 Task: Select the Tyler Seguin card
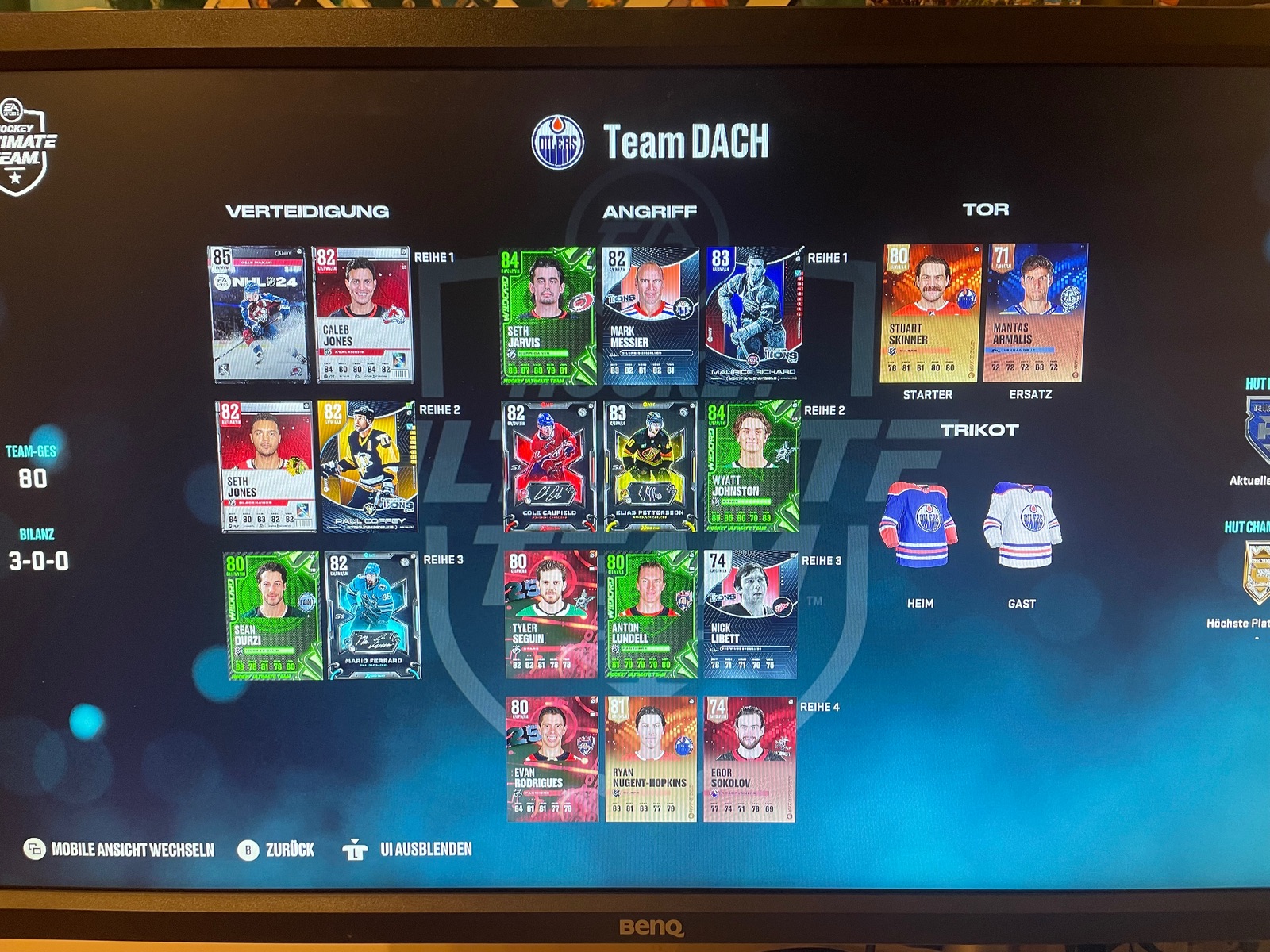coord(551,615)
